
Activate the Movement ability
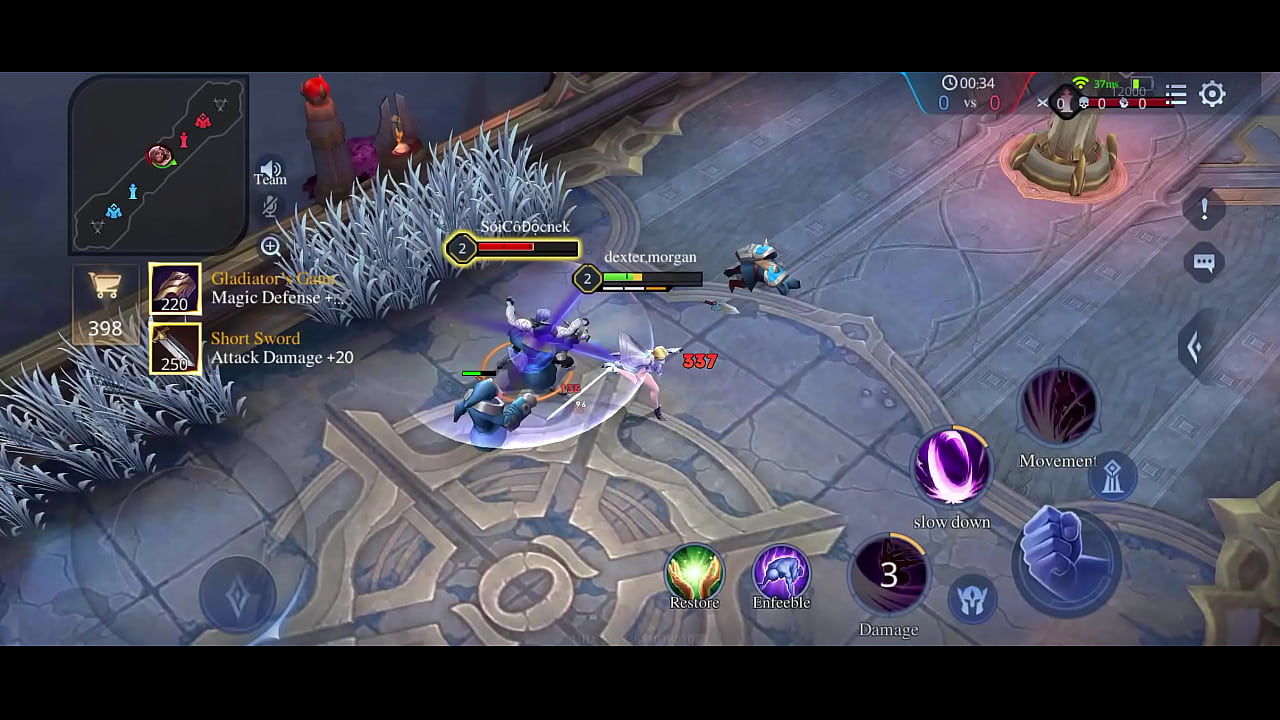pos(1059,405)
